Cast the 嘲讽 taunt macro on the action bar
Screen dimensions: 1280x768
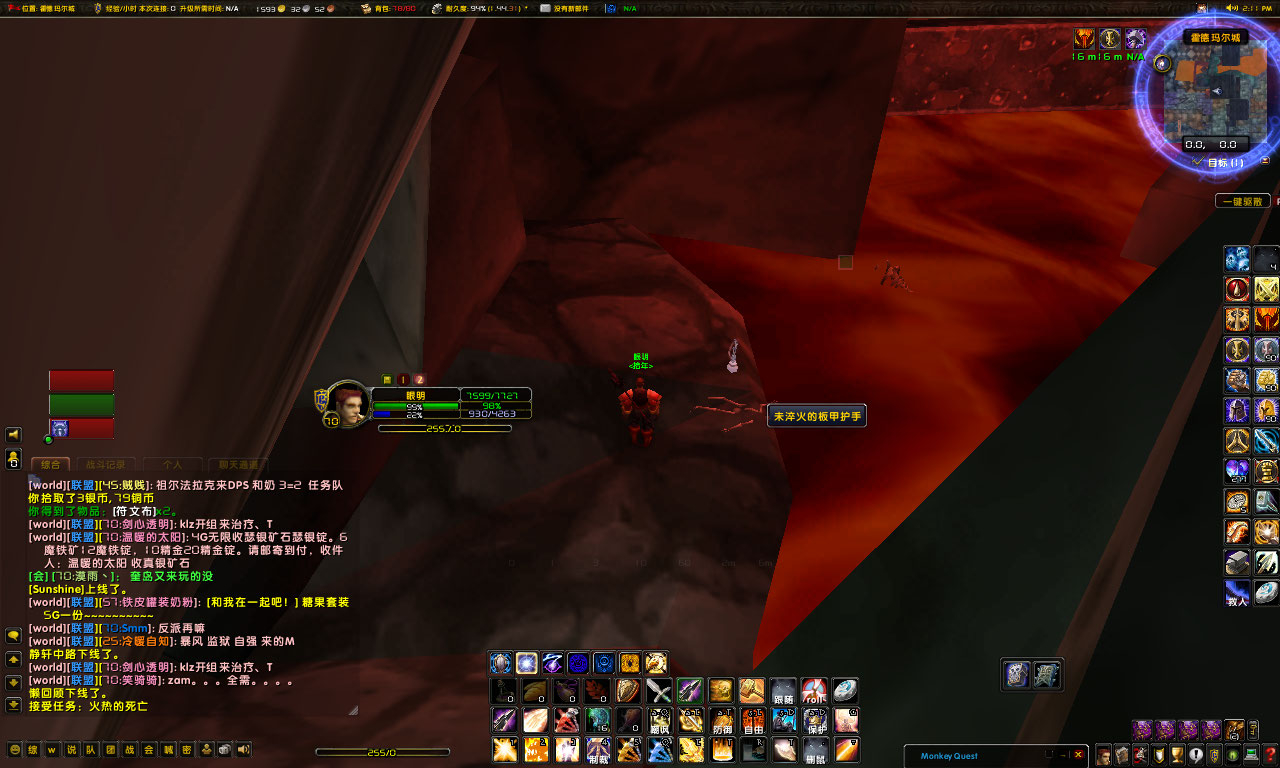click(659, 721)
